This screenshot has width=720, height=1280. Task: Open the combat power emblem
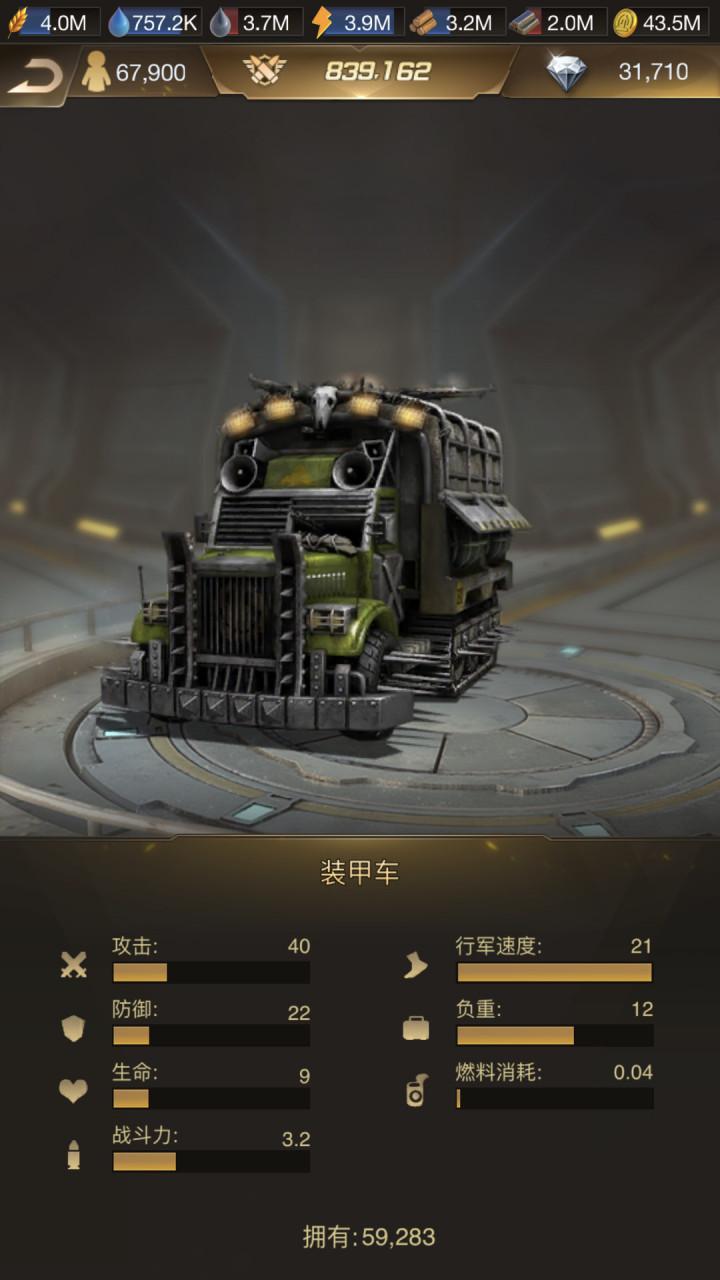(265, 71)
